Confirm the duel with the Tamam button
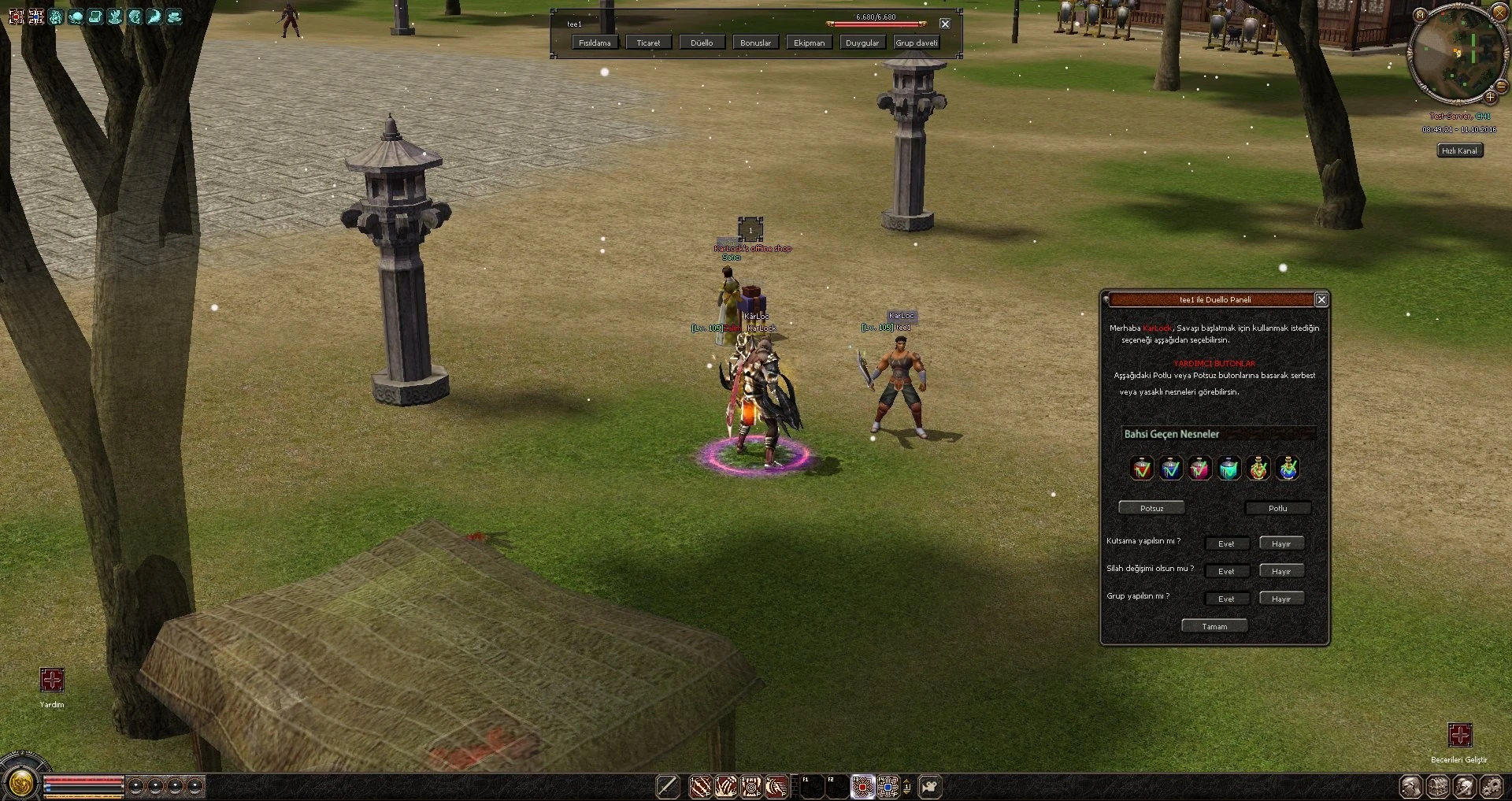The image size is (1512, 801). (1214, 626)
